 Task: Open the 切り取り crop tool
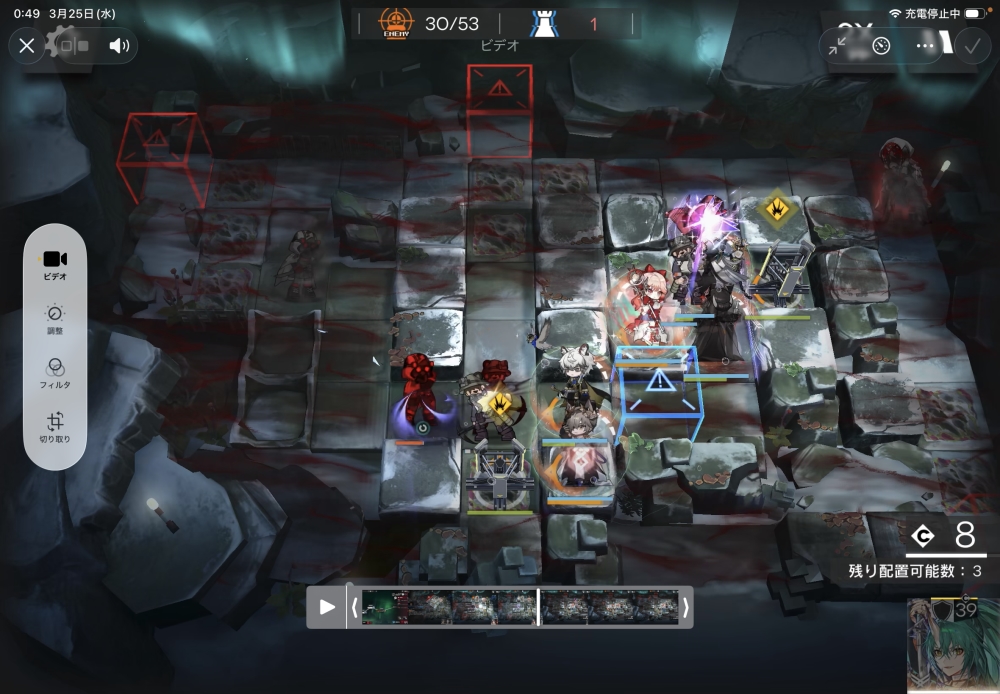[55, 427]
